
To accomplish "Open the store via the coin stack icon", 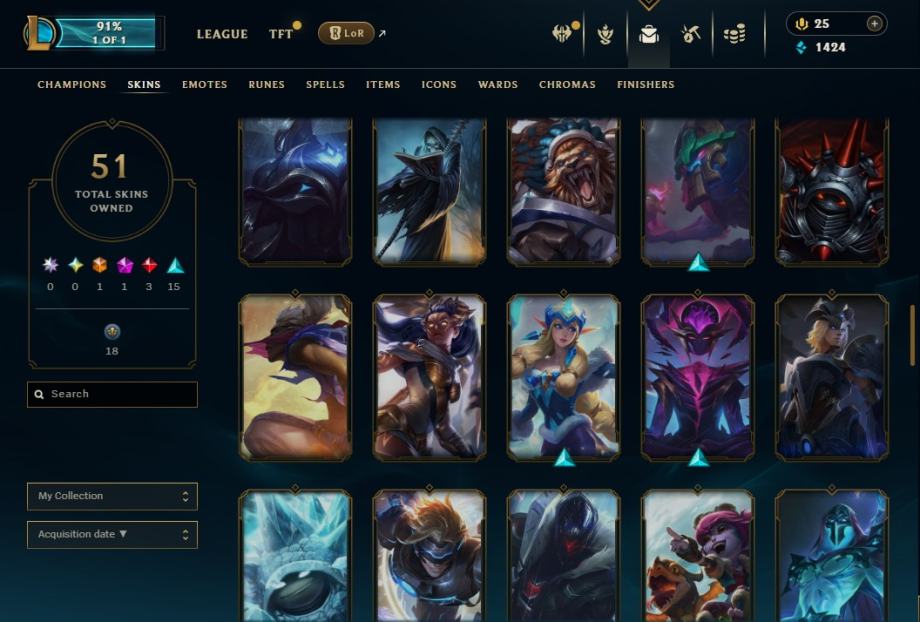I will (735, 34).
